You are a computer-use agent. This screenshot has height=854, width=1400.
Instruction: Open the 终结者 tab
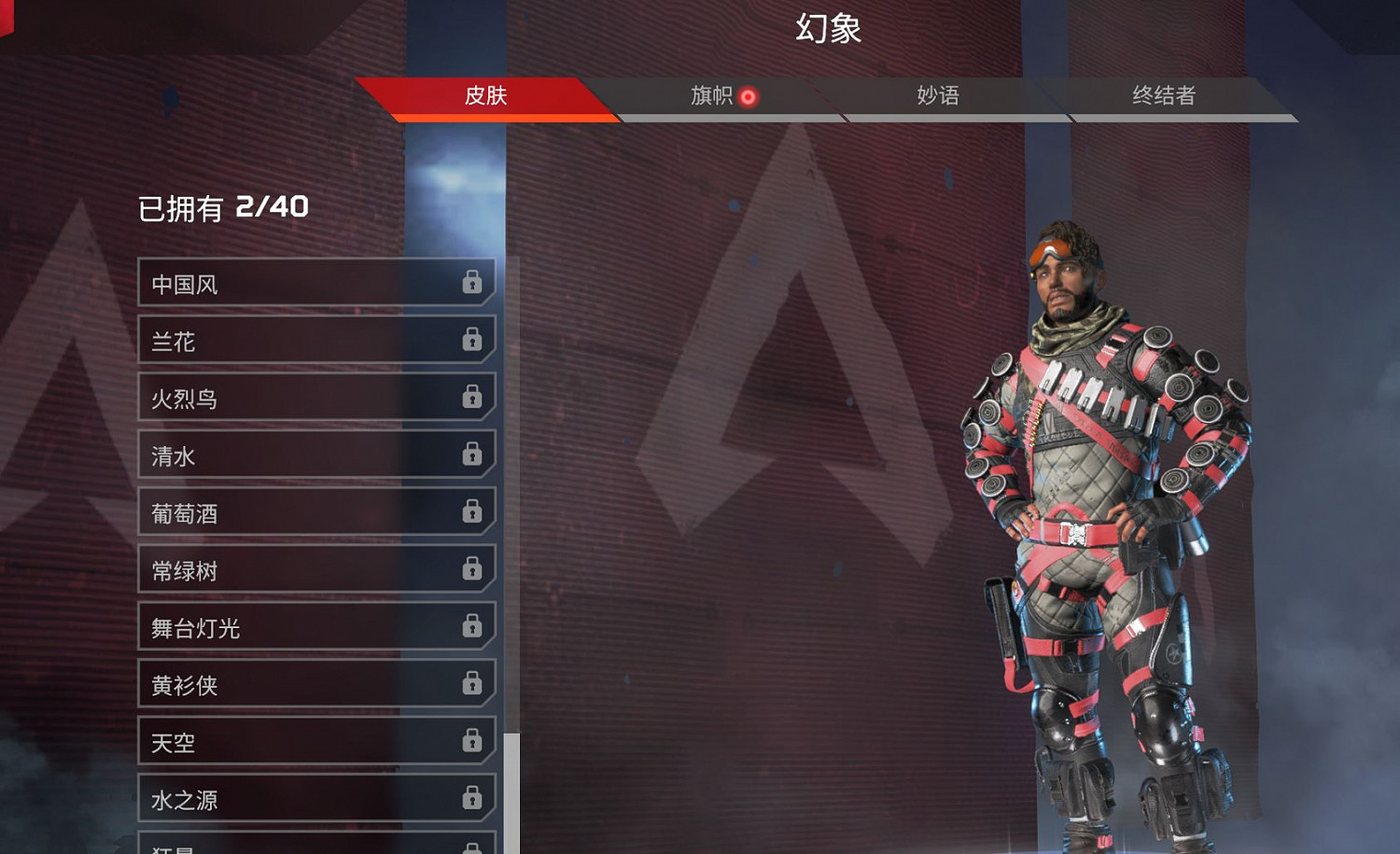tap(1165, 96)
